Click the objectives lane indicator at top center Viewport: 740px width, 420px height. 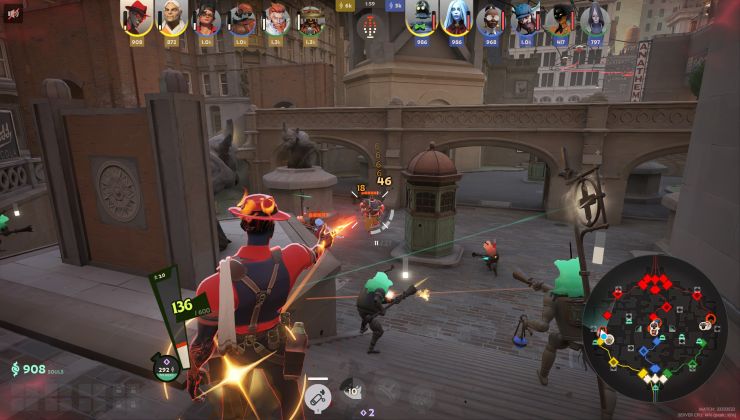point(370,26)
